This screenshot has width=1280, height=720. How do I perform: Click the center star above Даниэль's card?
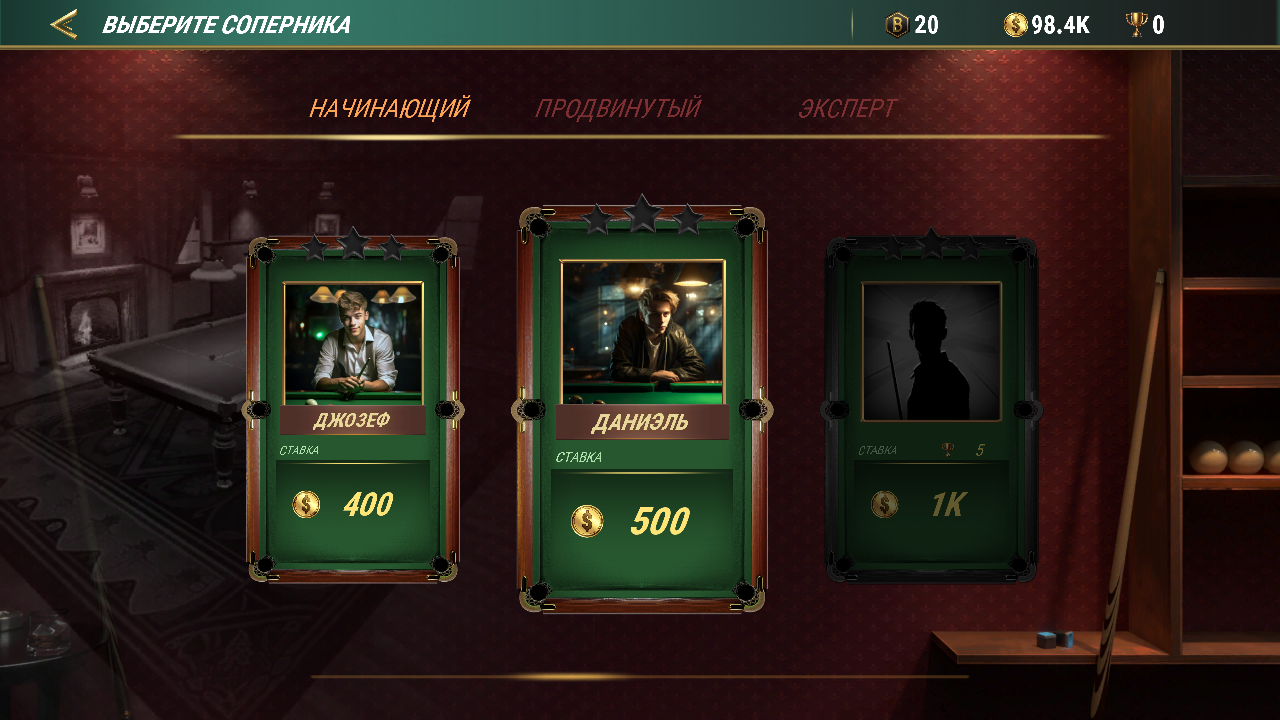pos(641,211)
